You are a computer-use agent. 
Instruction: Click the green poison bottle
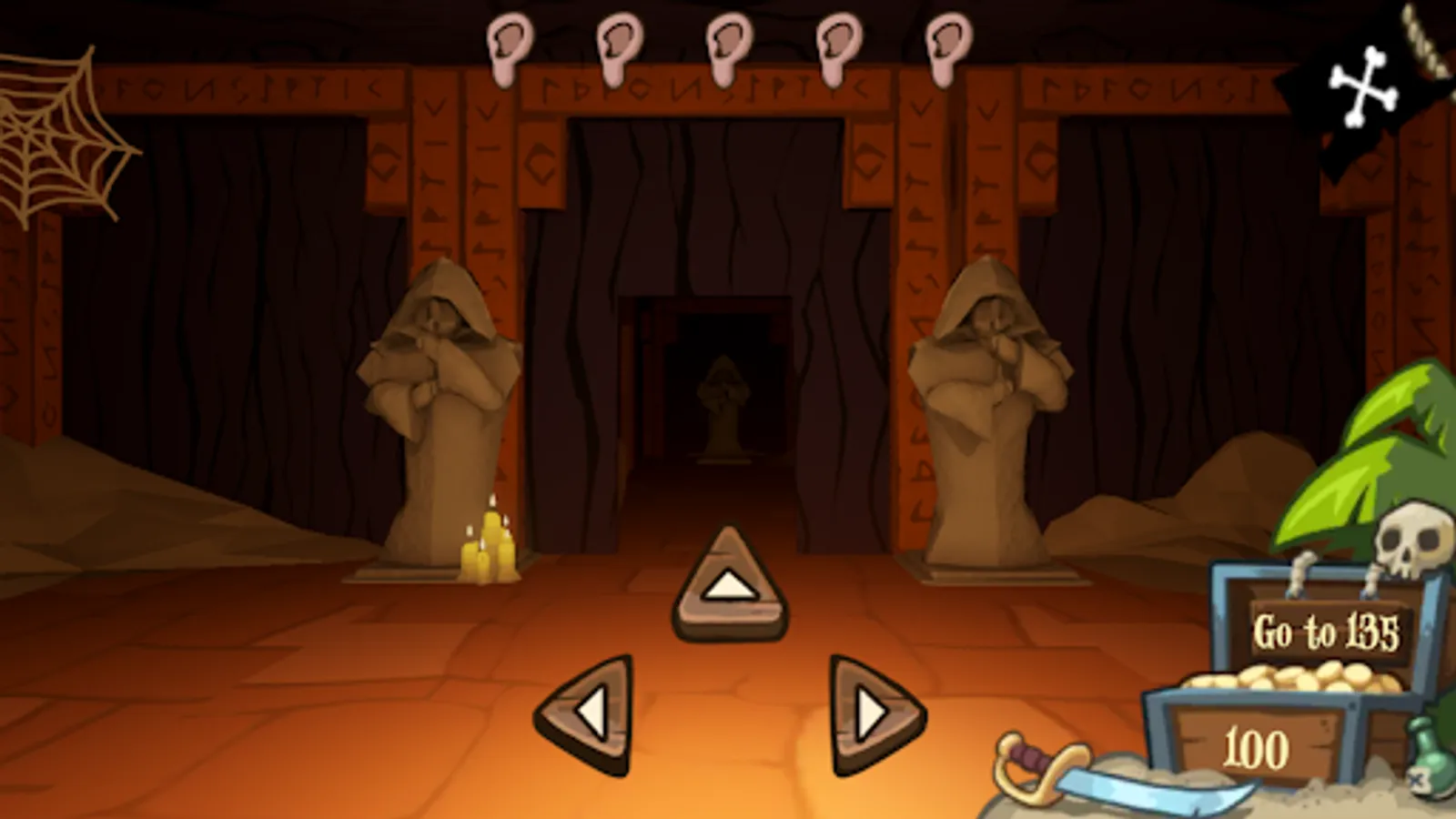(x=1429, y=755)
